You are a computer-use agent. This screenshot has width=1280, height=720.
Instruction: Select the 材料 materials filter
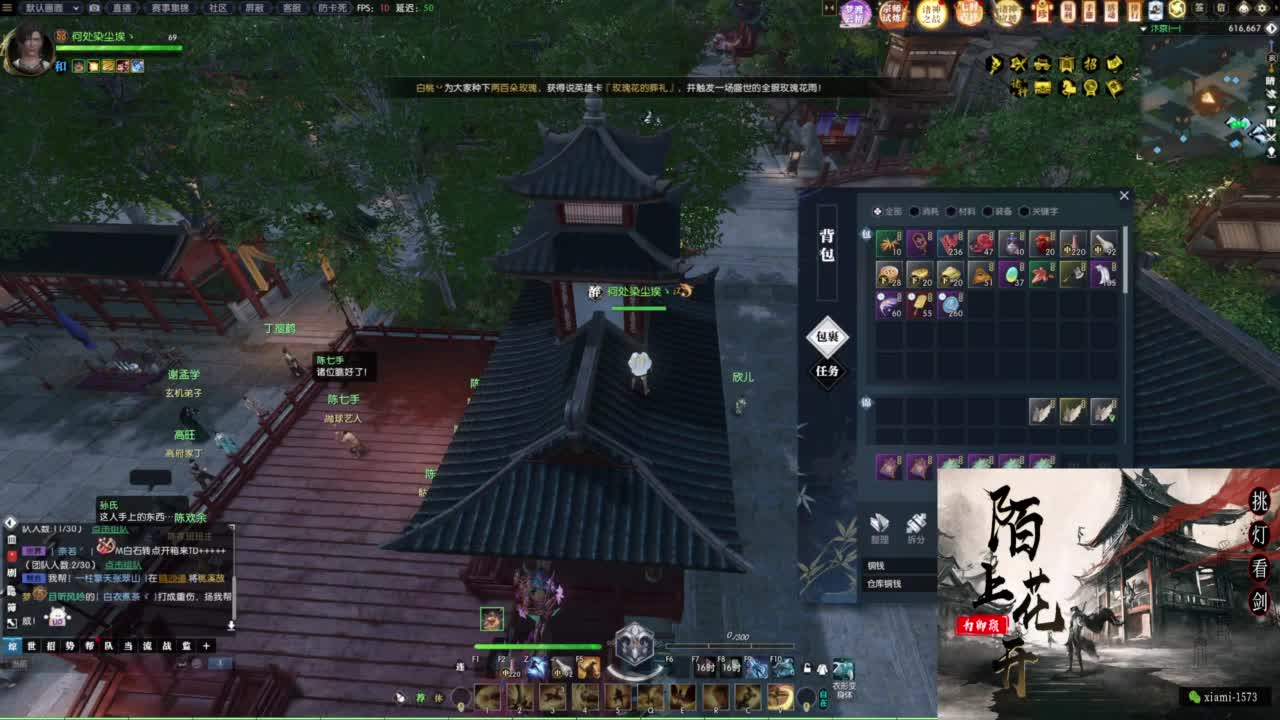[x=966, y=212]
